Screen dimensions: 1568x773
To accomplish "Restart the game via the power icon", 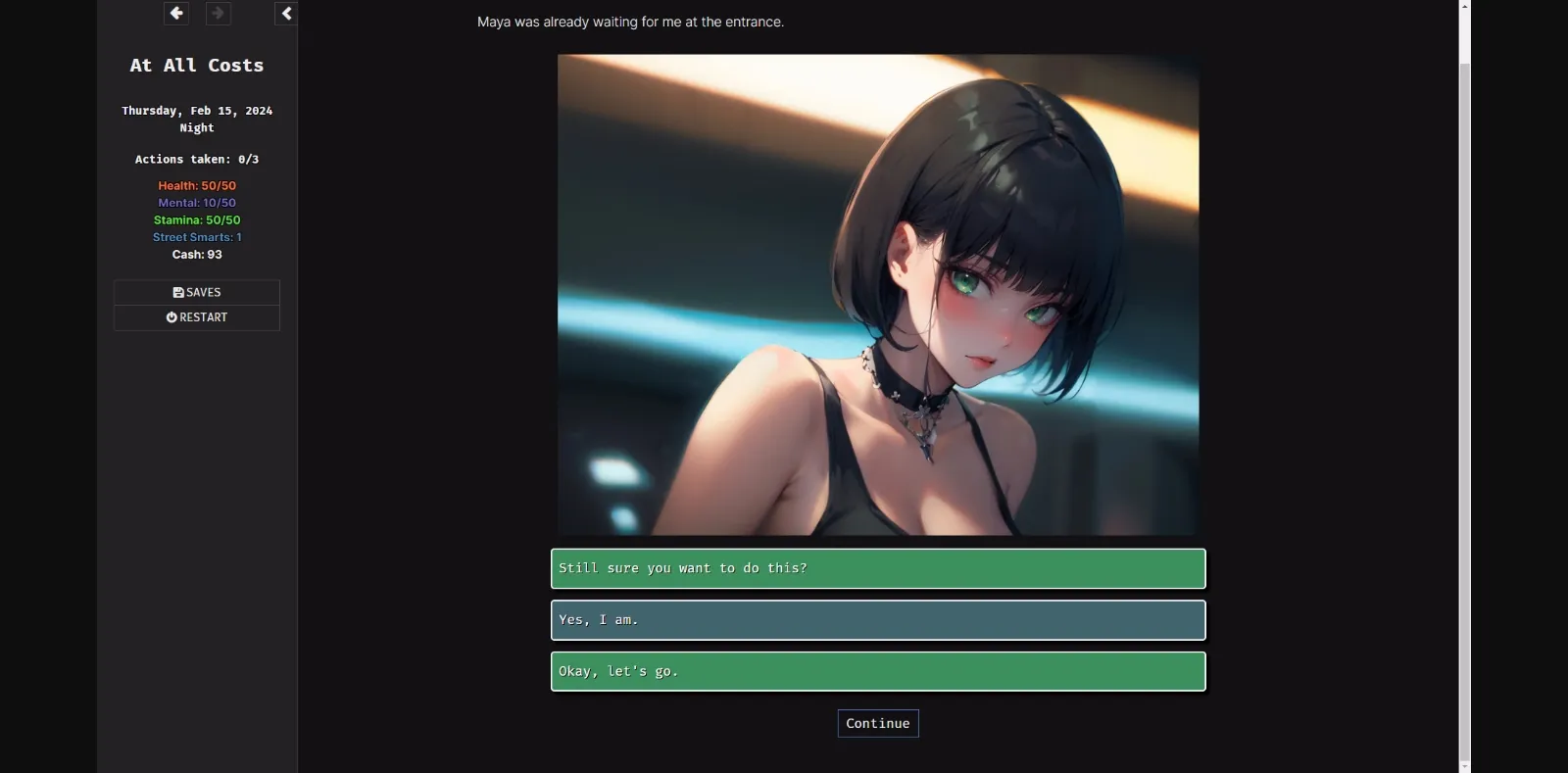I will pos(172,316).
